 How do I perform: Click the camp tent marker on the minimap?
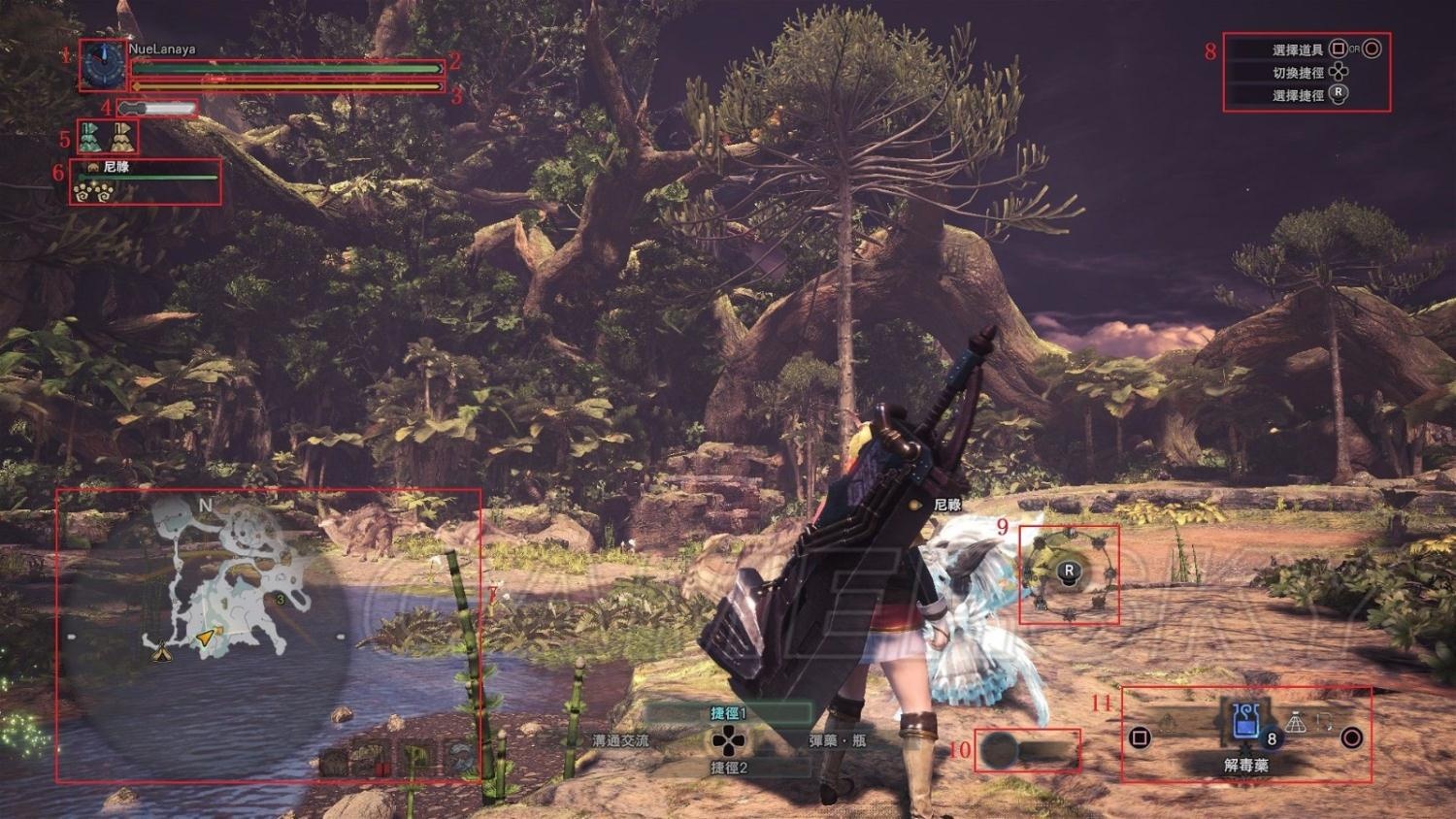pyautogui.click(x=161, y=653)
